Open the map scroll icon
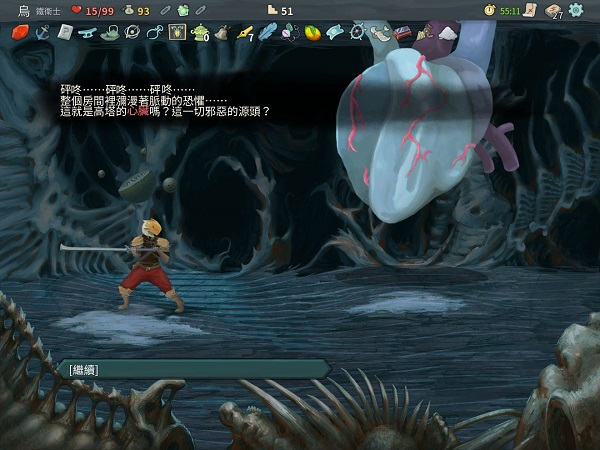 (x=527, y=10)
